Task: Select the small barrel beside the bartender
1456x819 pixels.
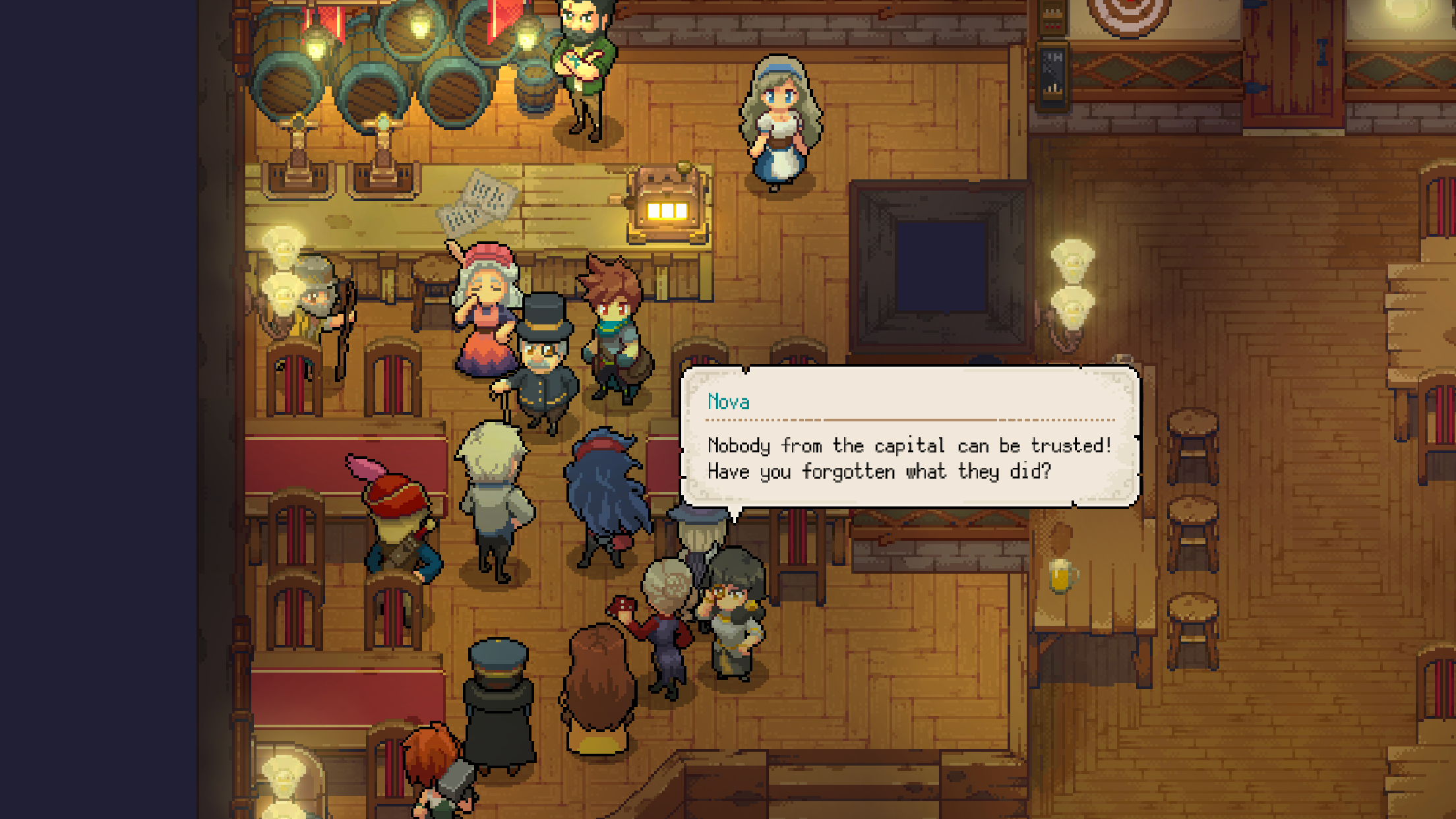Action: (533, 86)
